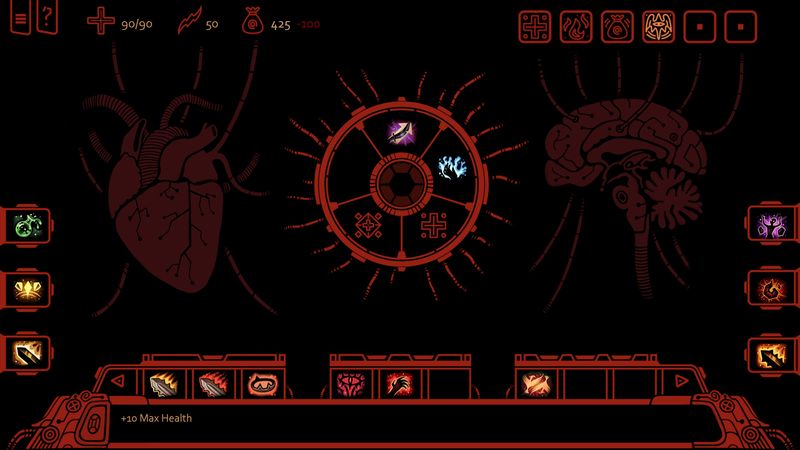Pick the plain cross upgrade on the wheel
Image resolution: width=800 pixels, height=450 pixels.
click(435, 225)
